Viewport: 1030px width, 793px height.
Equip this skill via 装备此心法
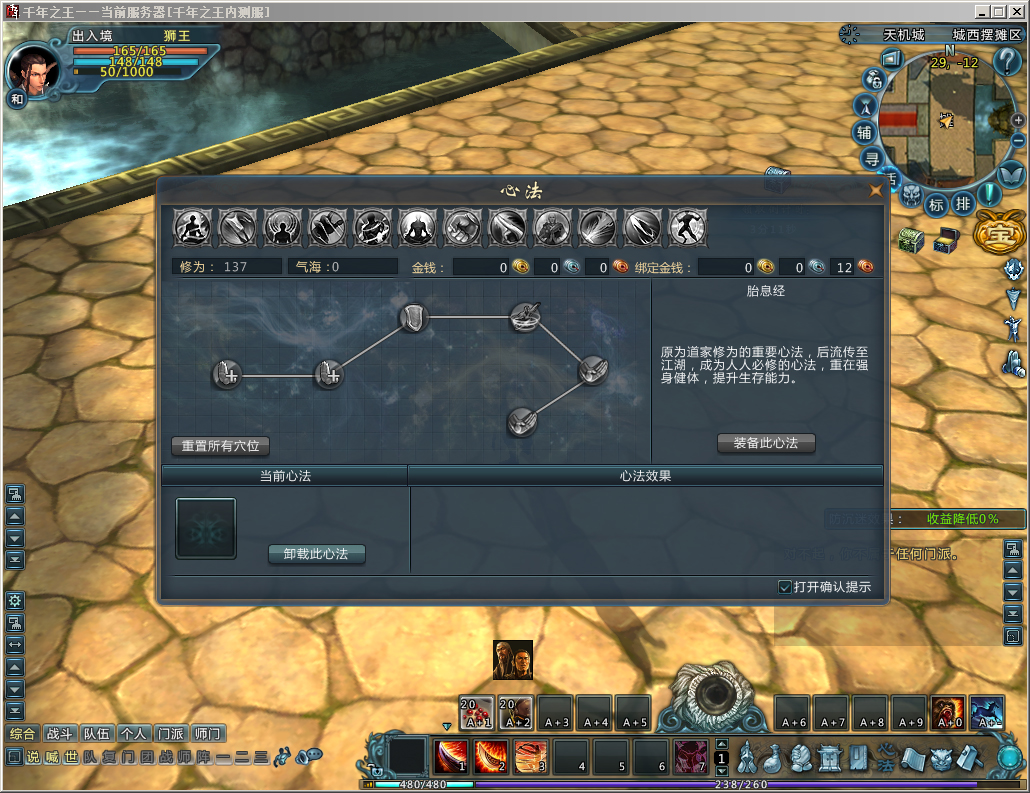(x=766, y=443)
